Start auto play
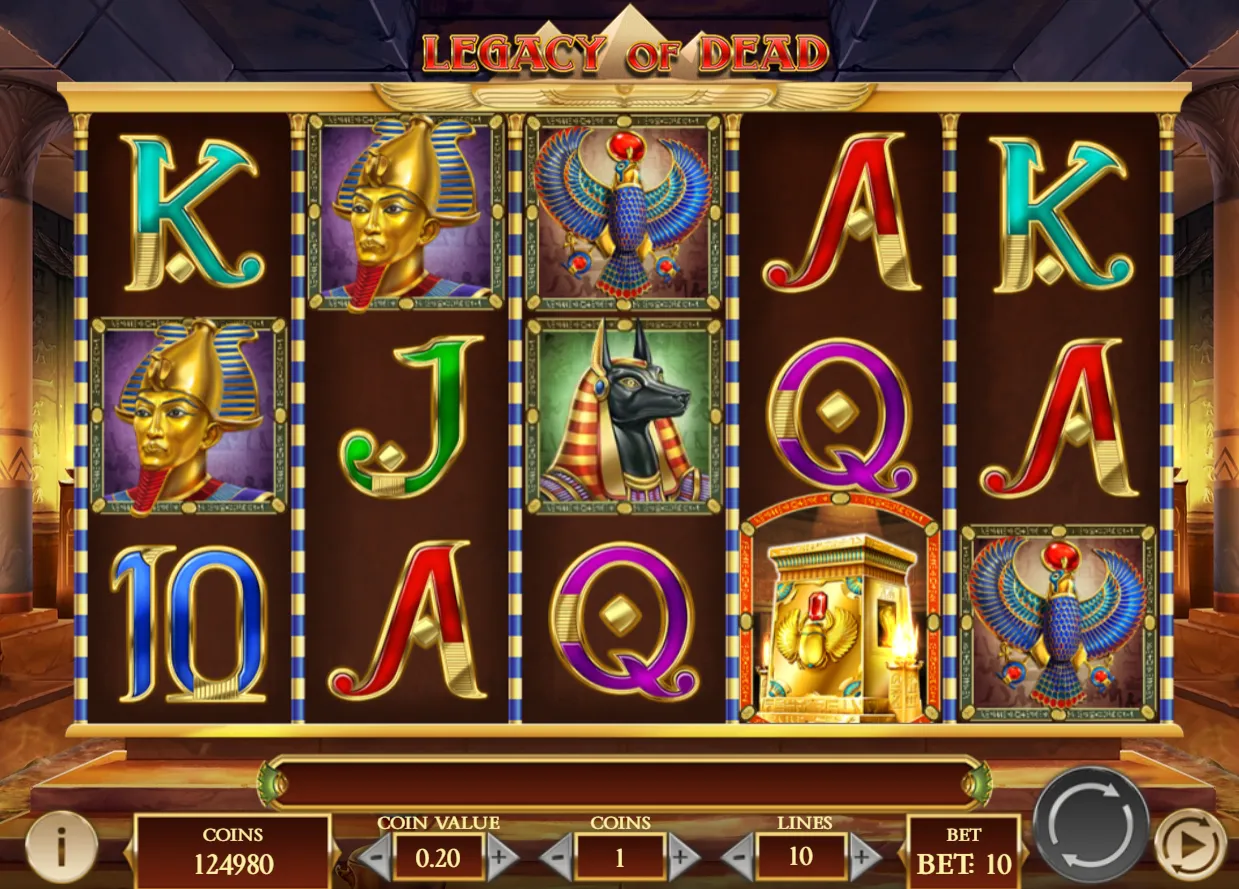This screenshot has width=1239, height=889. (1190, 845)
